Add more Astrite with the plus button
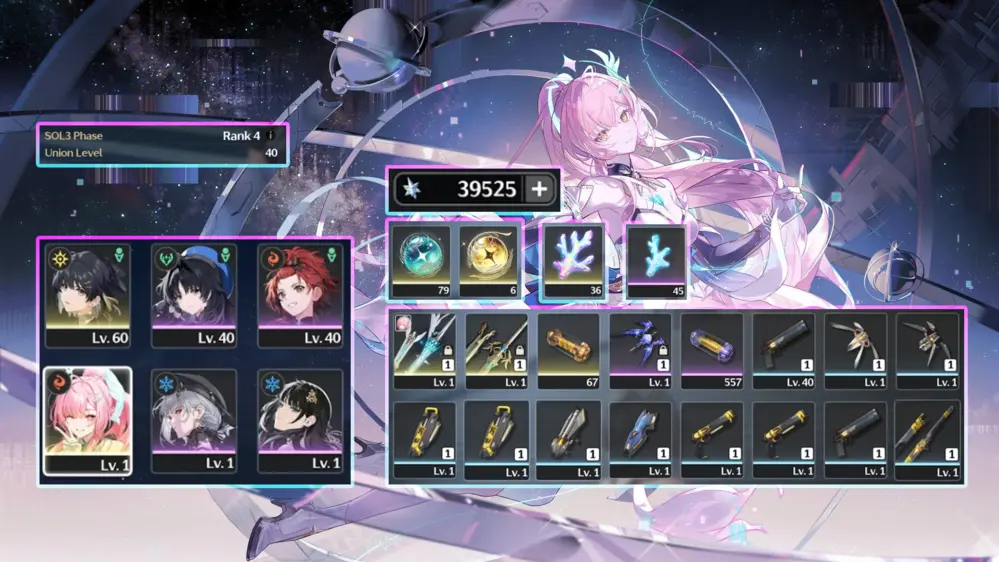This screenshot has height=562, width=999. pyautogui.click(x=538, y=190)
